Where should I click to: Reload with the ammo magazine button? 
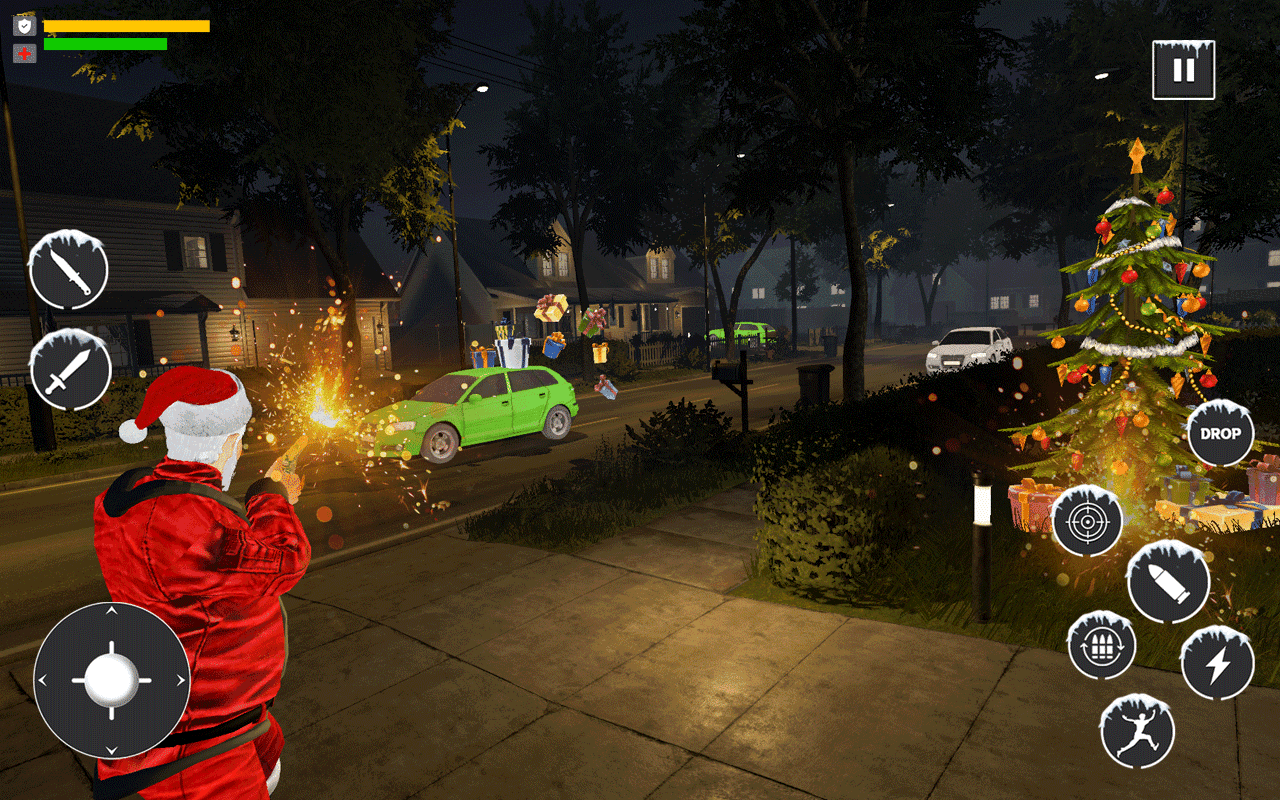[x=1101, y=646]
